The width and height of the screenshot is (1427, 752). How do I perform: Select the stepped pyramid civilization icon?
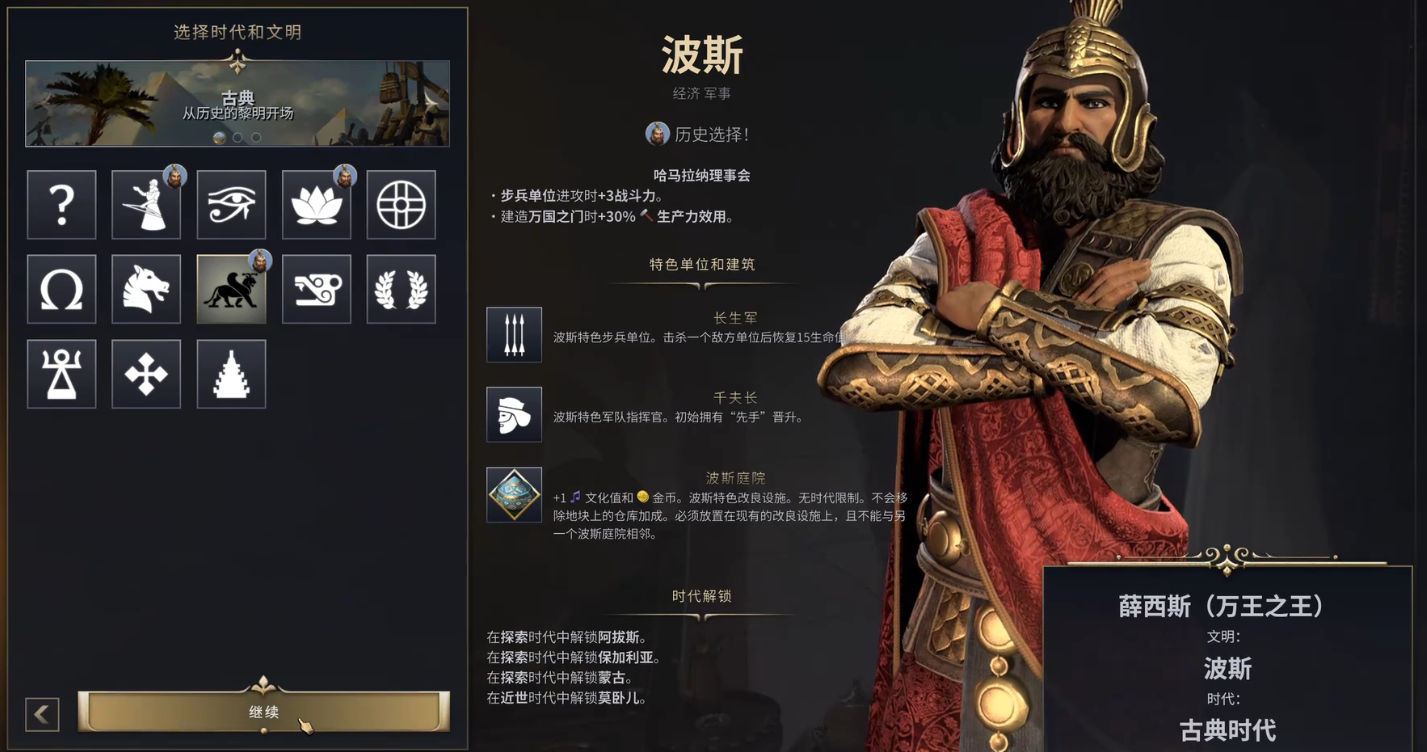pyautogui.click(x=231, y=372)
